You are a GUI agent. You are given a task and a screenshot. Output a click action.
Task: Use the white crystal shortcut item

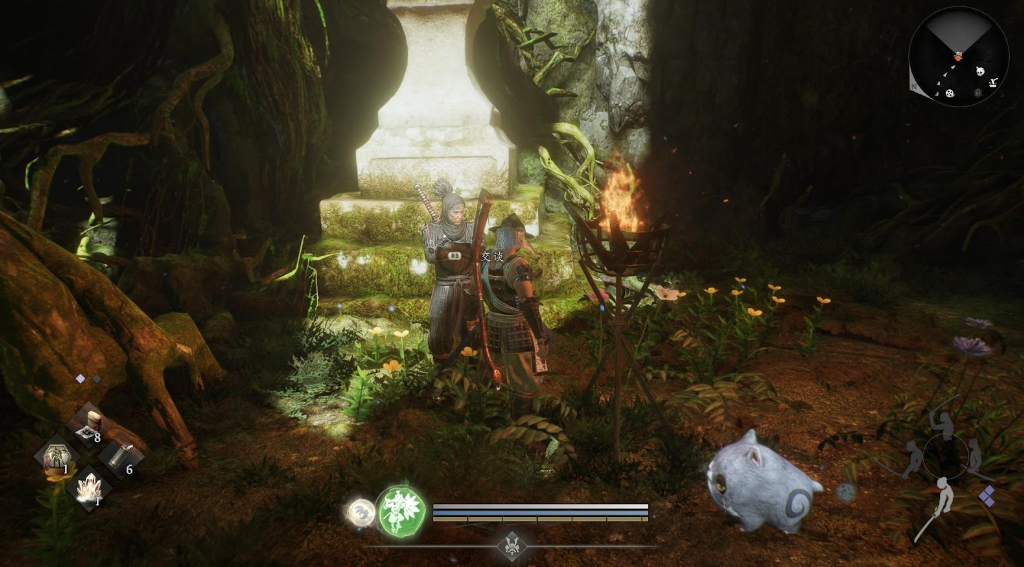(90, 489)
